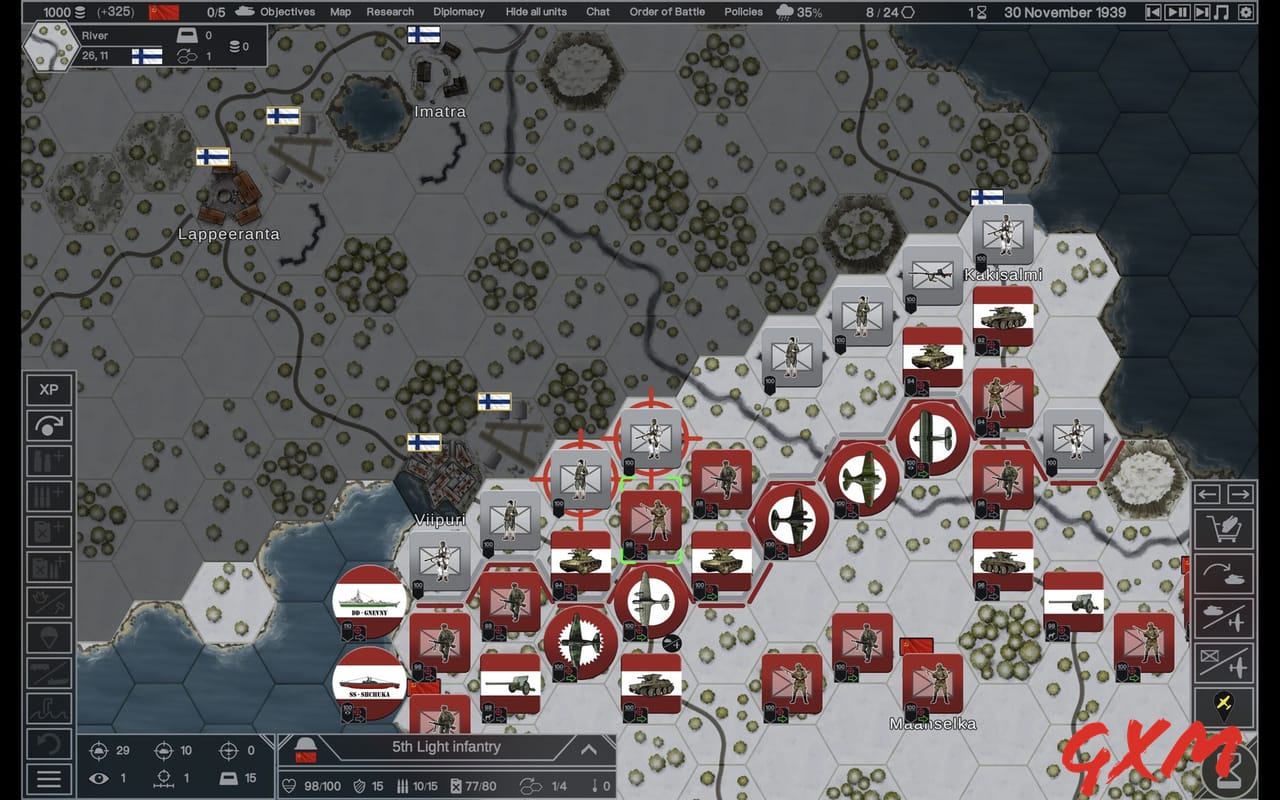Open the Diplomacy menu
The height and width of the screenshot is (800, 1280).
(458, 12)
